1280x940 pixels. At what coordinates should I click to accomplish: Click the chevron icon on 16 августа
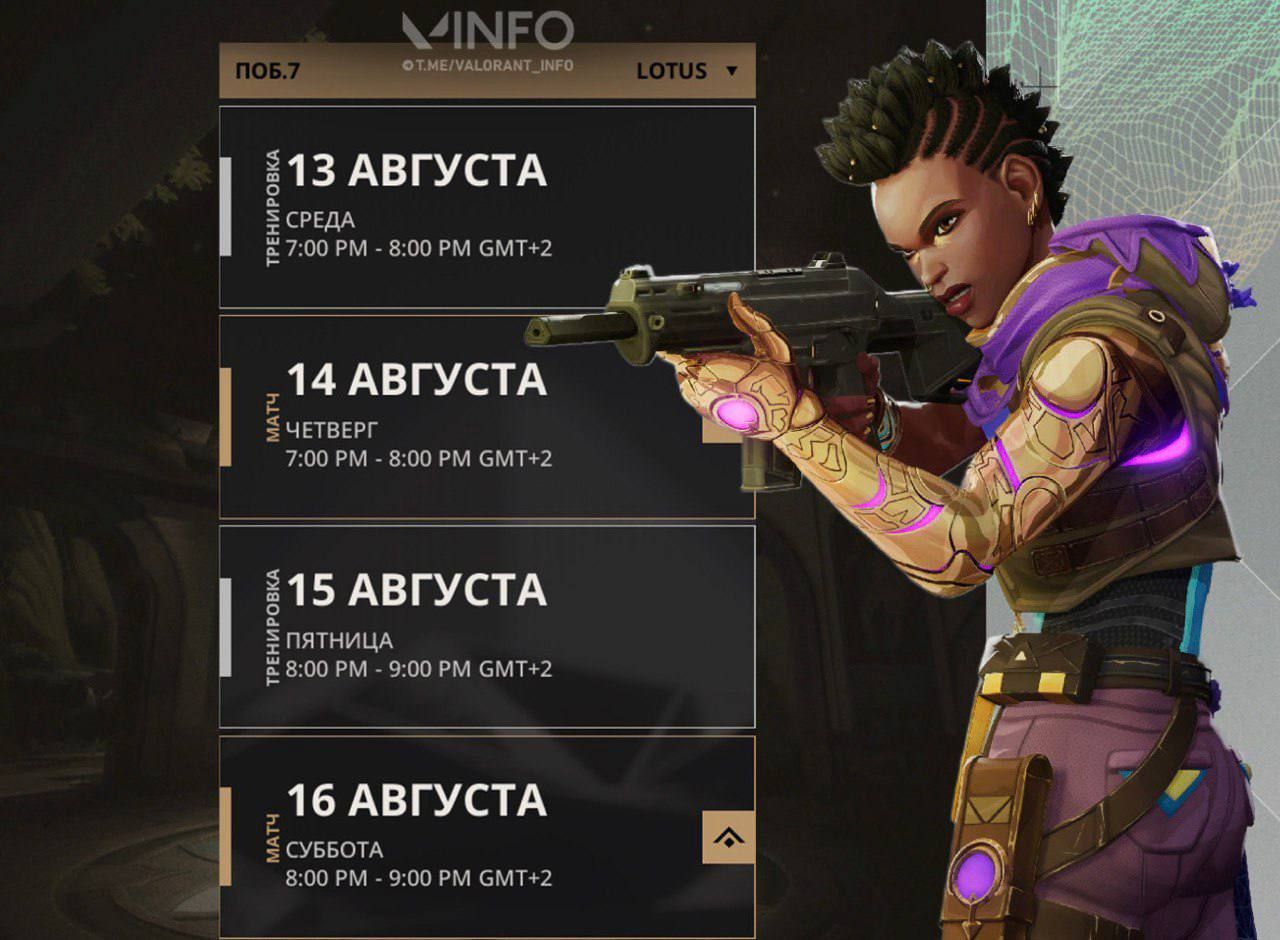728,837
